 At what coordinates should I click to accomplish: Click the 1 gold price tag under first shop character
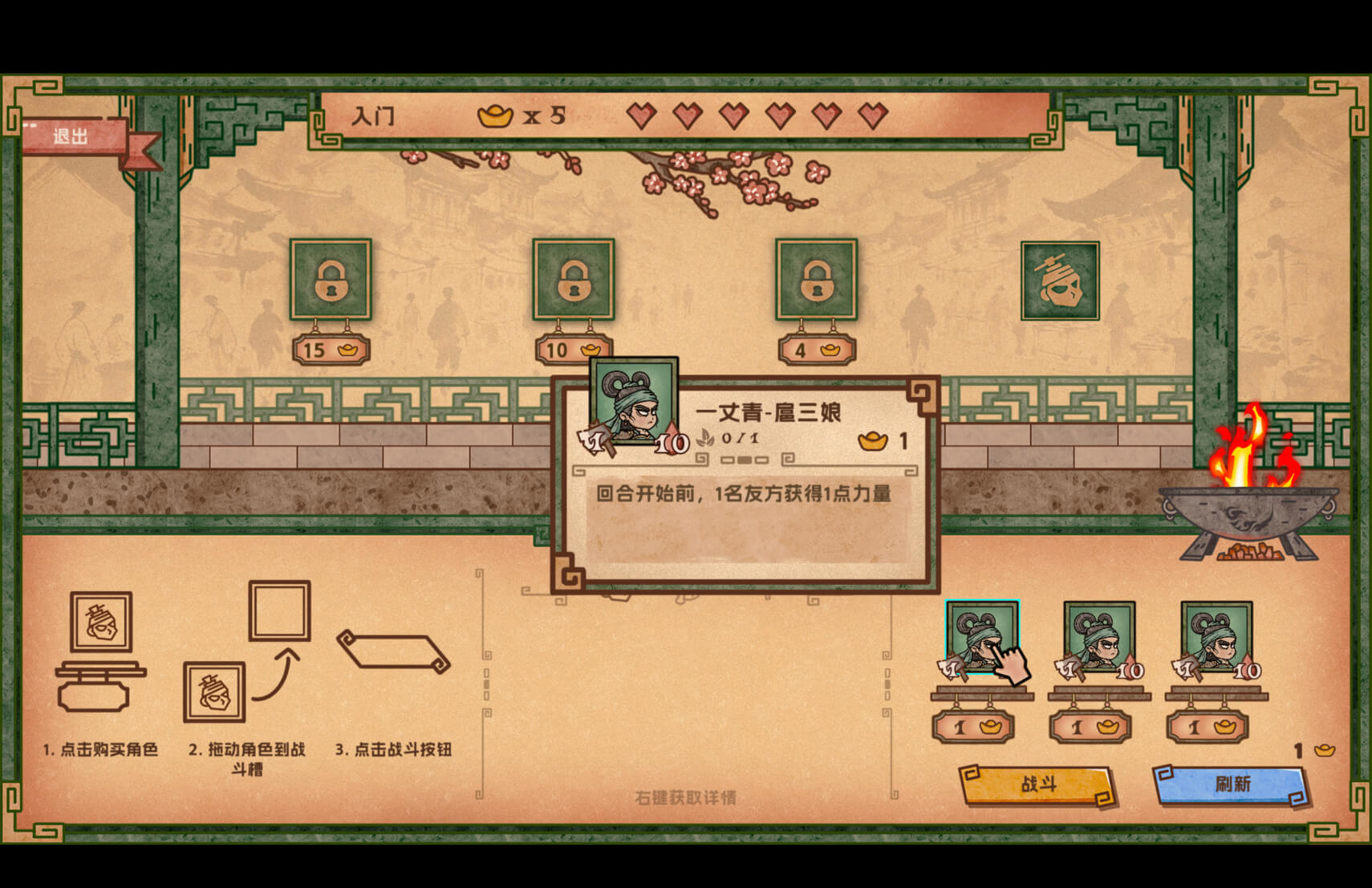pyautogui.click(x=975, y=727)
